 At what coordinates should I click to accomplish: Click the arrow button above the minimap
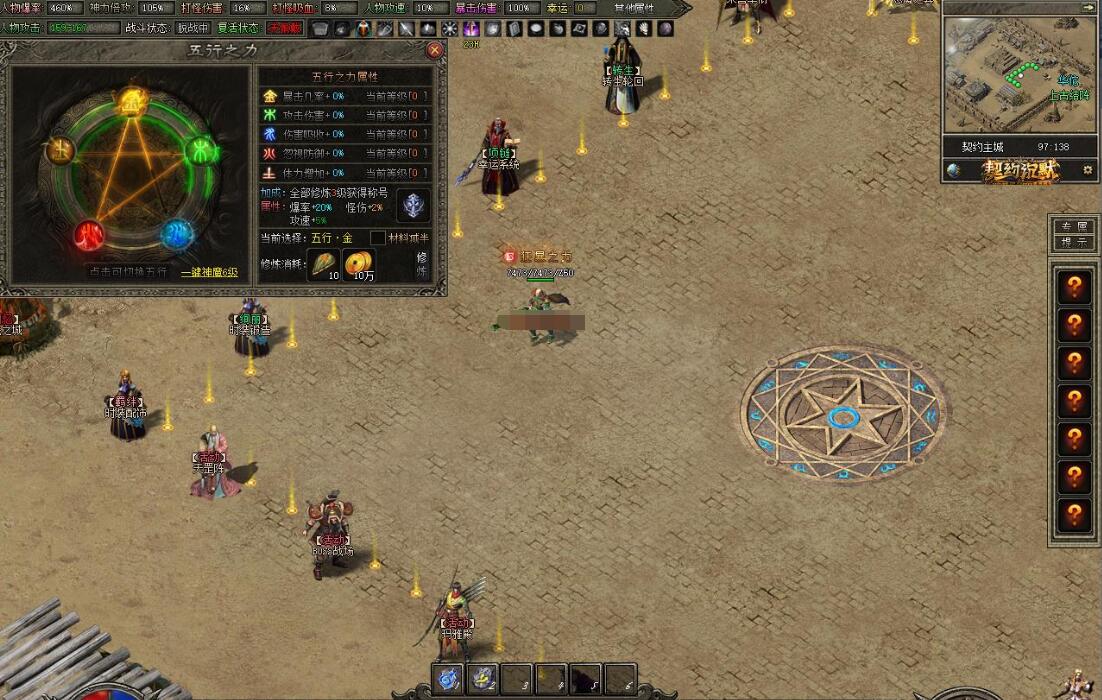pos(1087,7)
